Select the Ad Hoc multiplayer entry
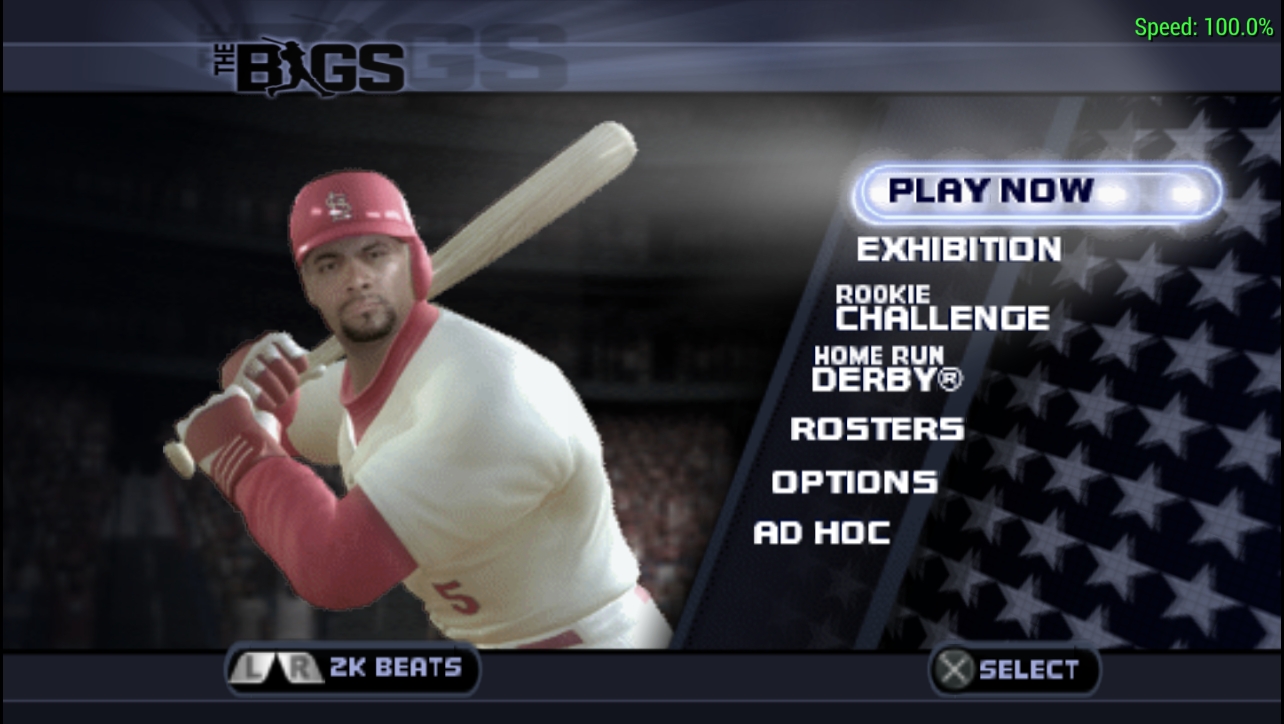This screenshot has height=724, width=1284. coord(821,533)
